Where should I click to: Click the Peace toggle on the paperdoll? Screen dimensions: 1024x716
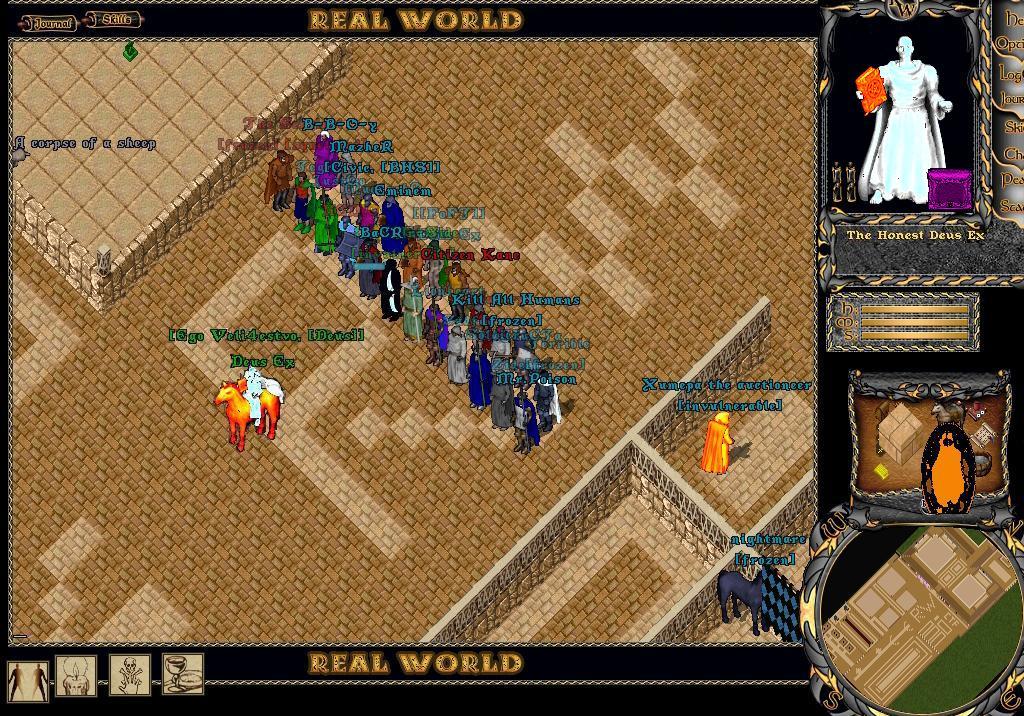point(1012,179)
